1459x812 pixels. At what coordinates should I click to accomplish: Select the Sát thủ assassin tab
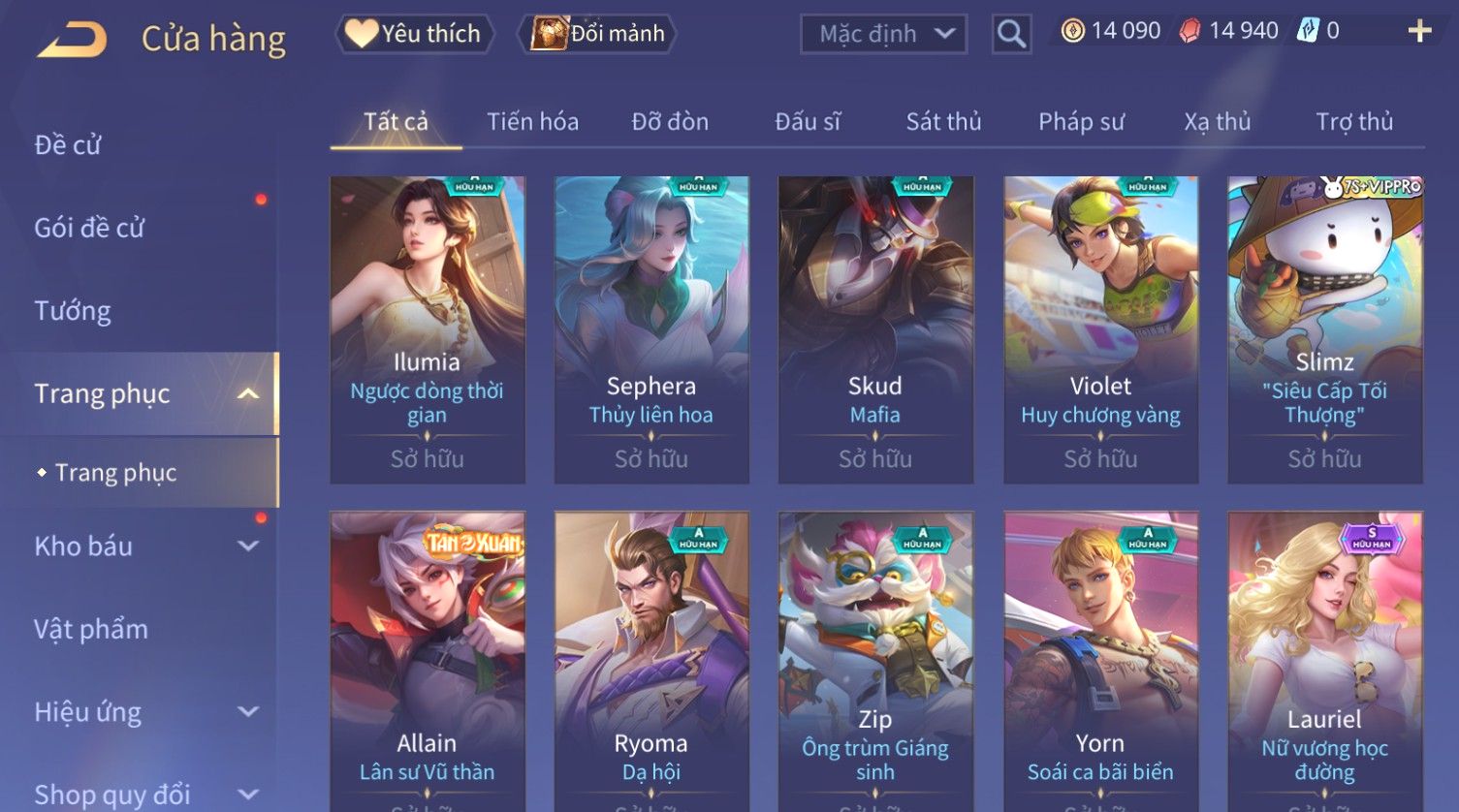coord(943,122)
